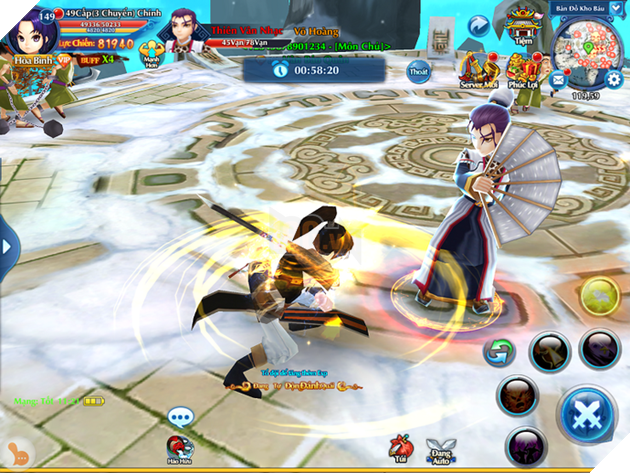The image size is (630, 473).
Task: Open settings via the gear icon
Action: coord(615,79)
